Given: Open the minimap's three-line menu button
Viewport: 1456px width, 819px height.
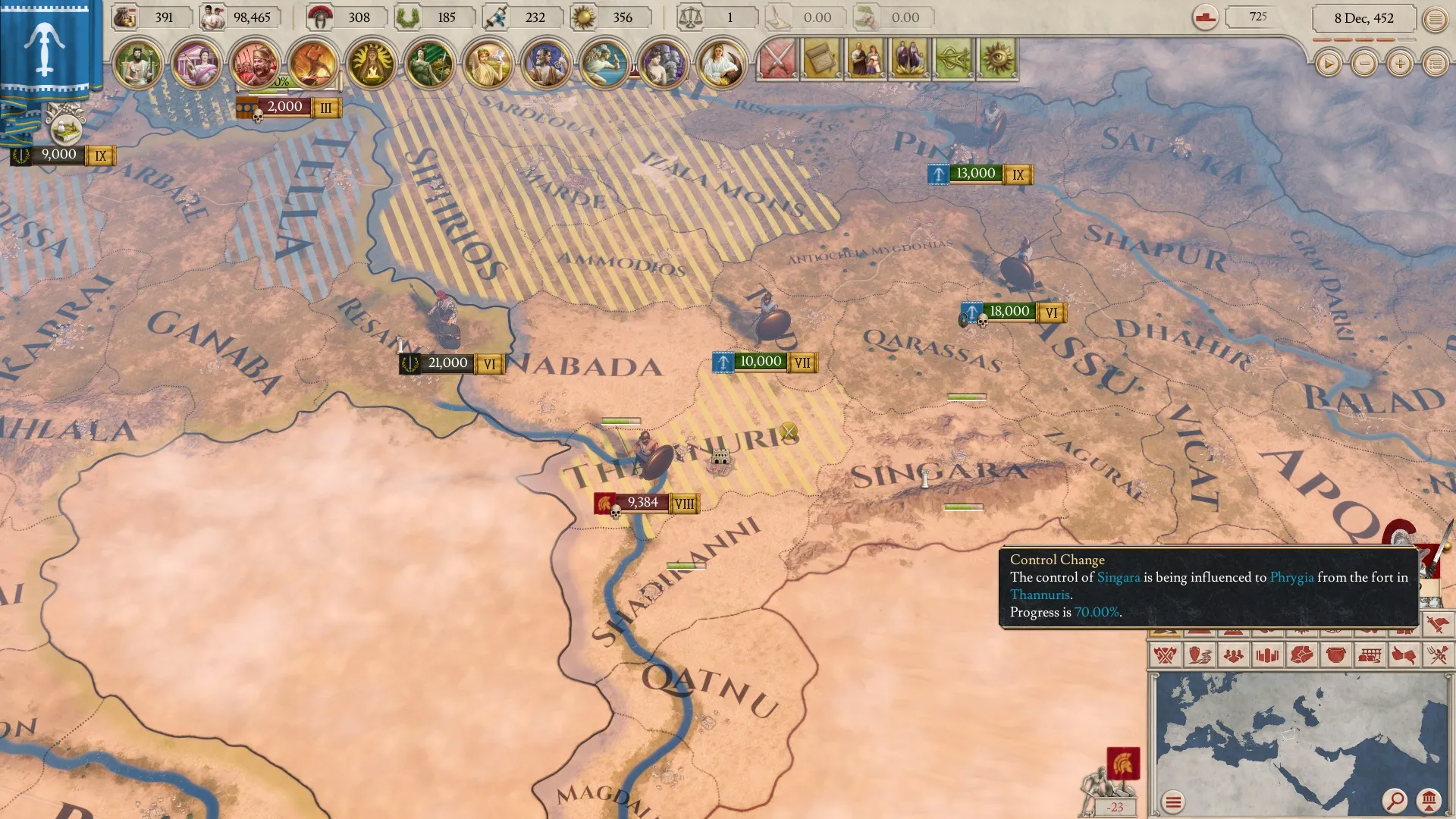Looking at the screenshot, I should pos(1173,802).
